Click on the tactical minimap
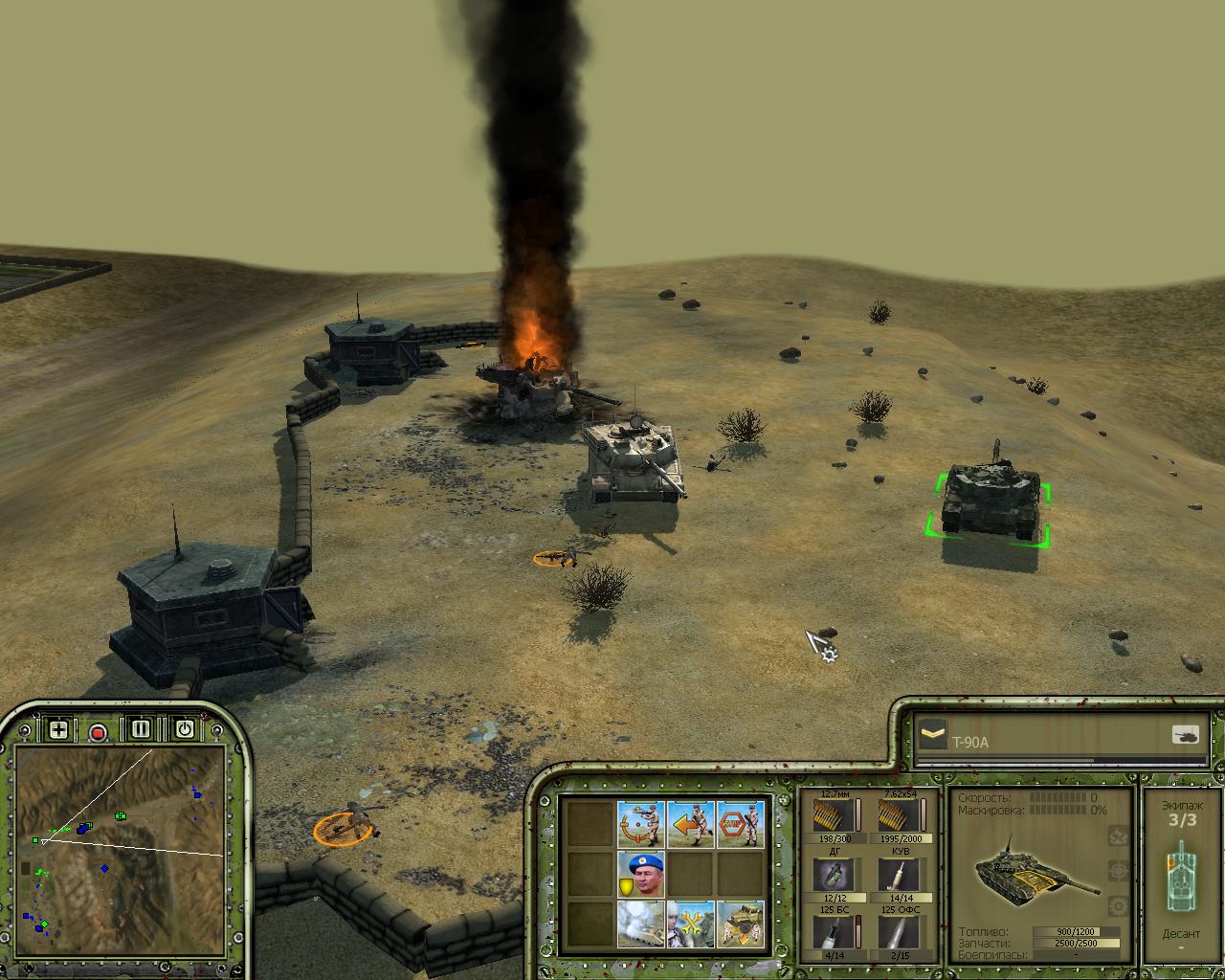Viewport: 1225px width, 980px height. click(120, 842)
